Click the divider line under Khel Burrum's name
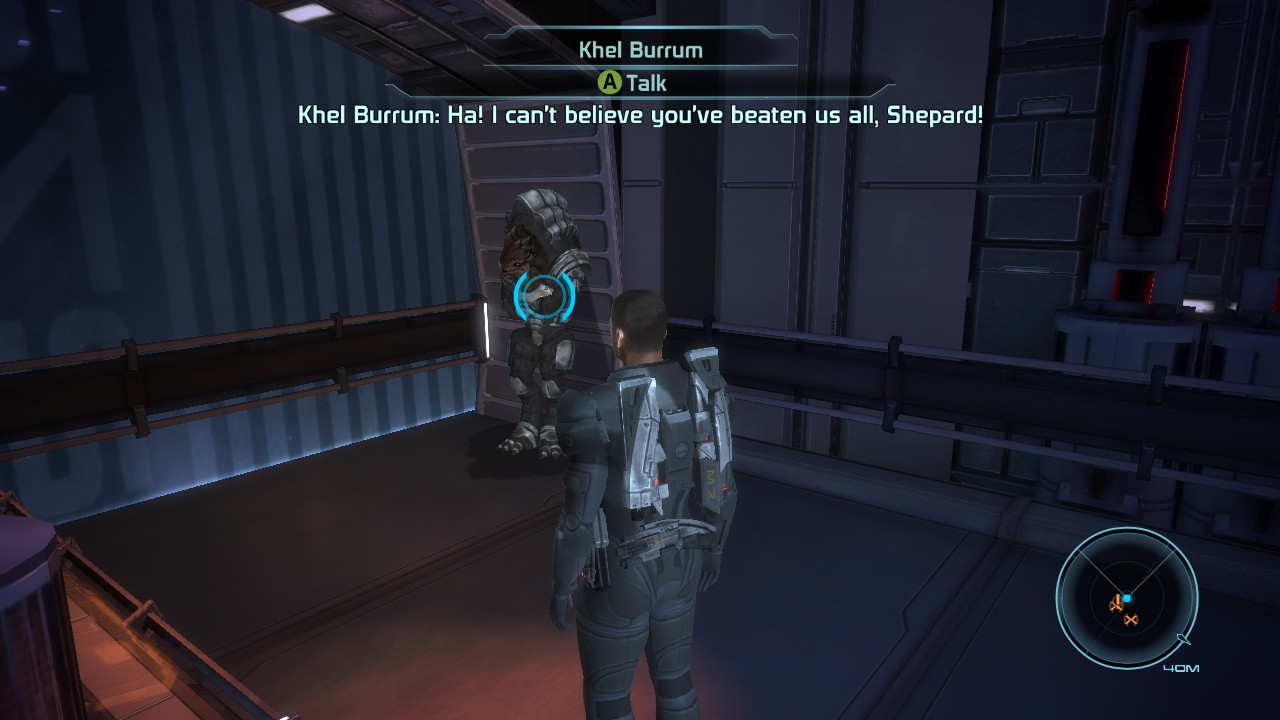This screenshot has width=1280, height=720. (640, 64)
